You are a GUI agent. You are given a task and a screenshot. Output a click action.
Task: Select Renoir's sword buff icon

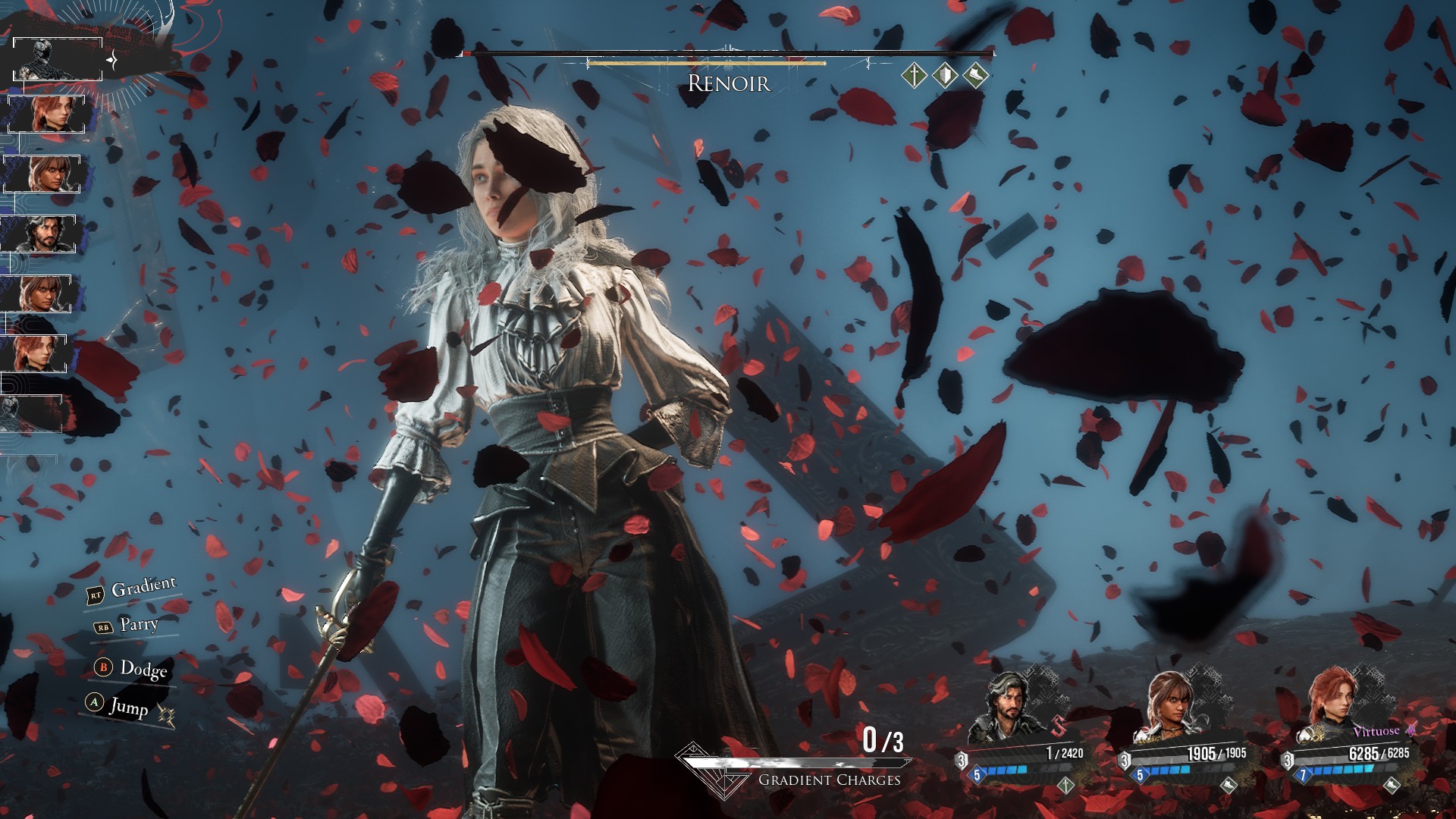915,75
